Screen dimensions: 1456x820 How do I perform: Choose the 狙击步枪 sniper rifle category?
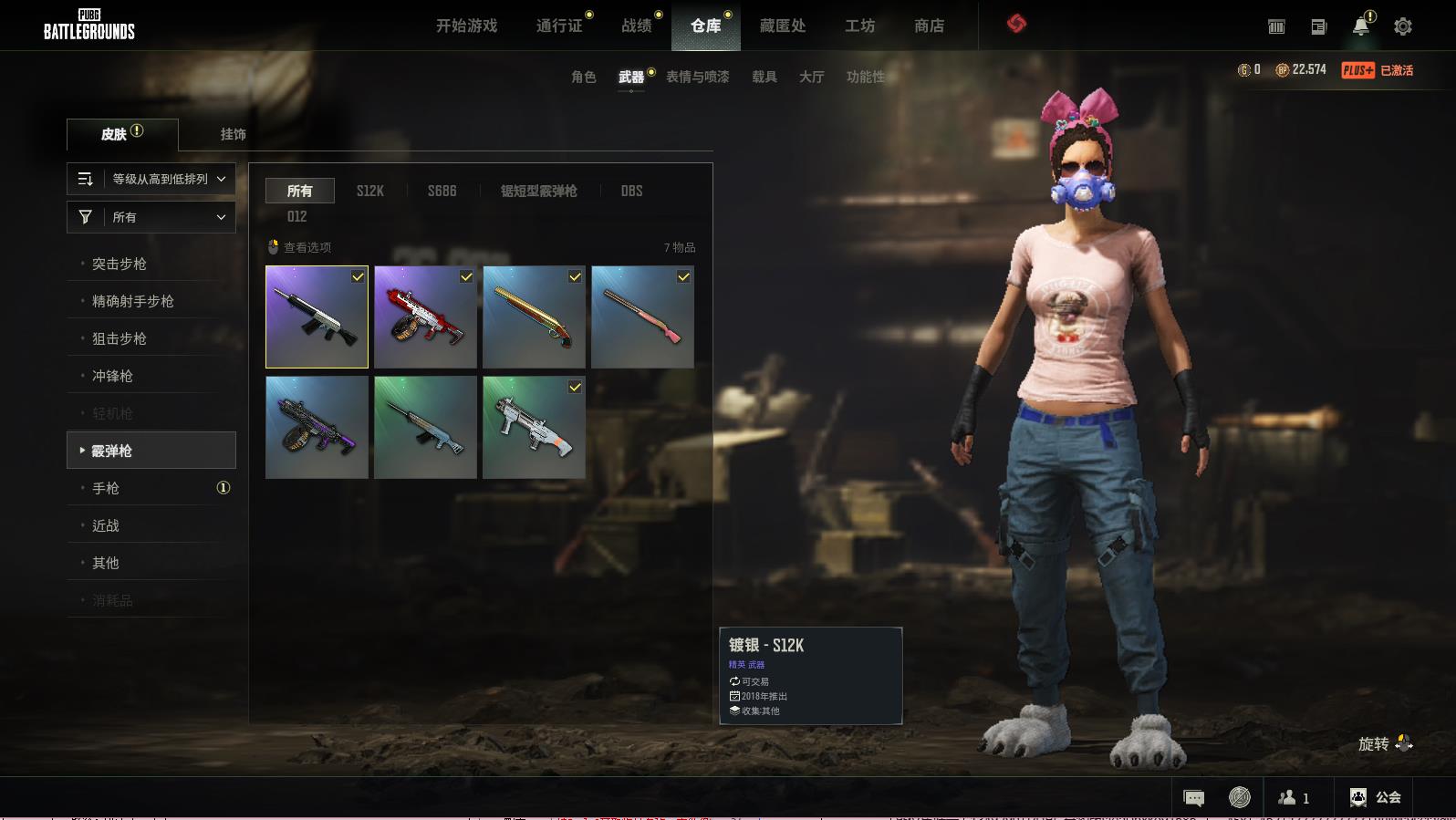[120, 338]
